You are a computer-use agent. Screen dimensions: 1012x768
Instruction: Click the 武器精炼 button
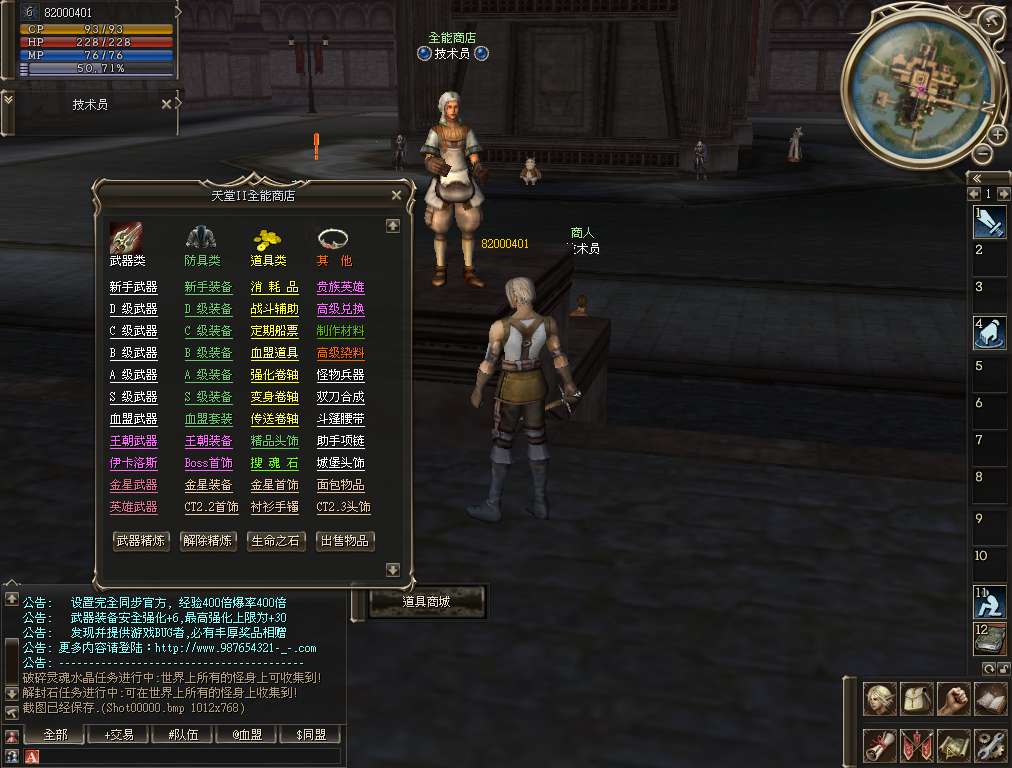tap(140, 541)
